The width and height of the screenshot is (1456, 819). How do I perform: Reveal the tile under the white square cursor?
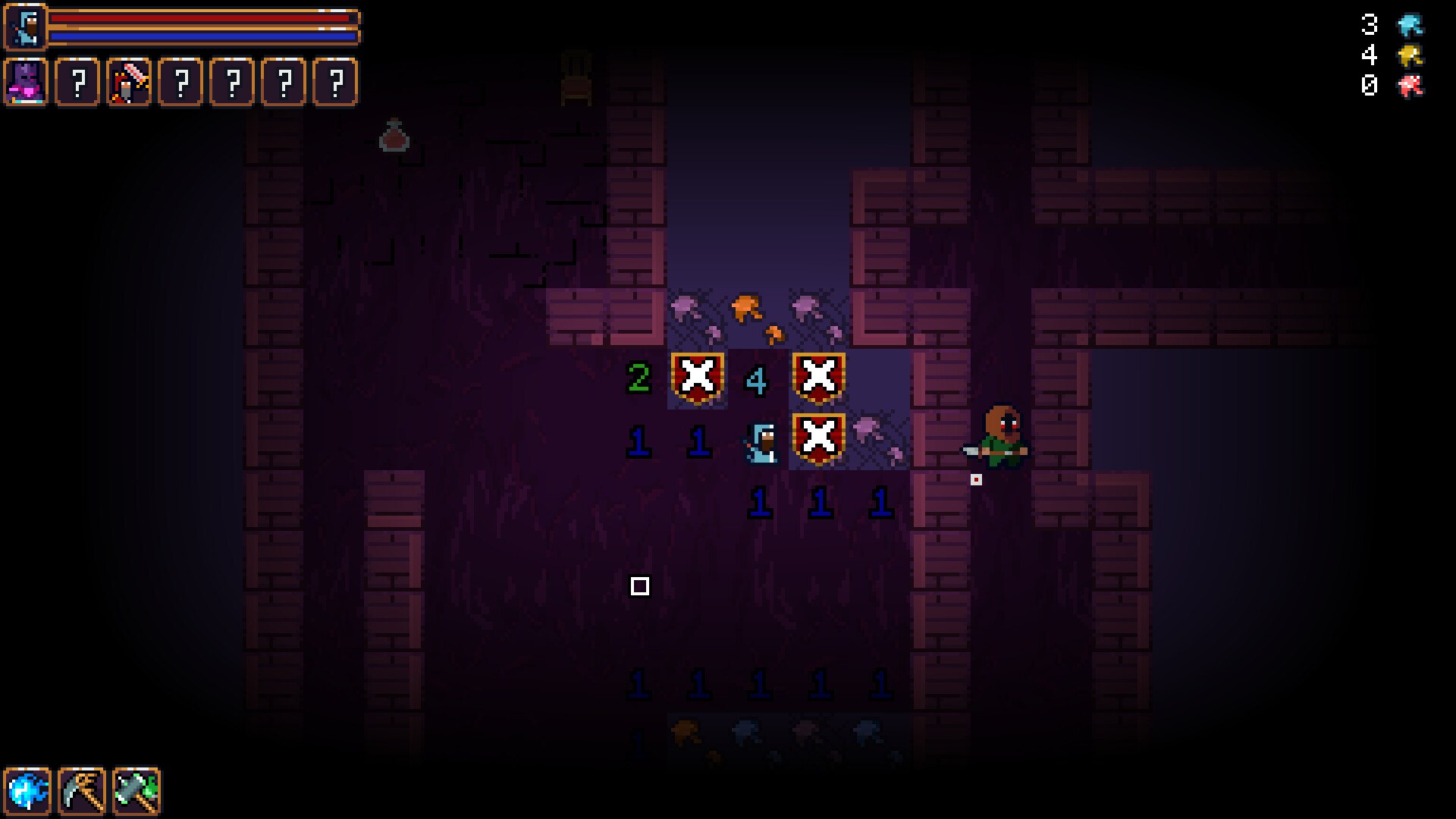[x=641, y=585]
